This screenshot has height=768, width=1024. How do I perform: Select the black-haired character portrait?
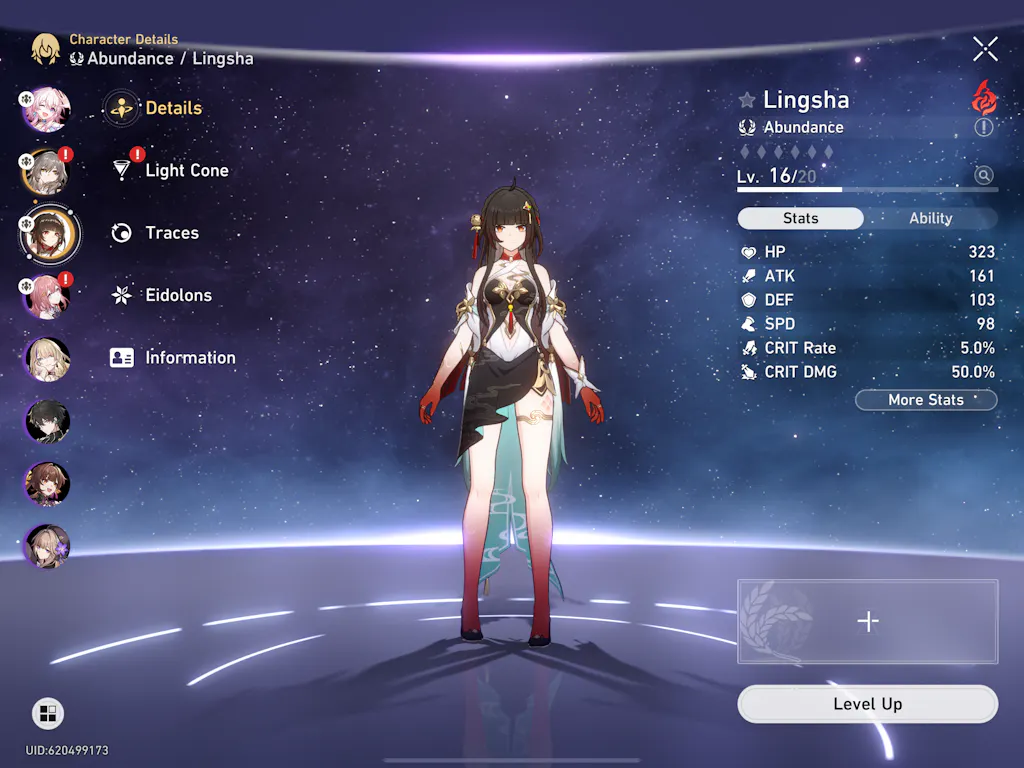tap(47, 422)
